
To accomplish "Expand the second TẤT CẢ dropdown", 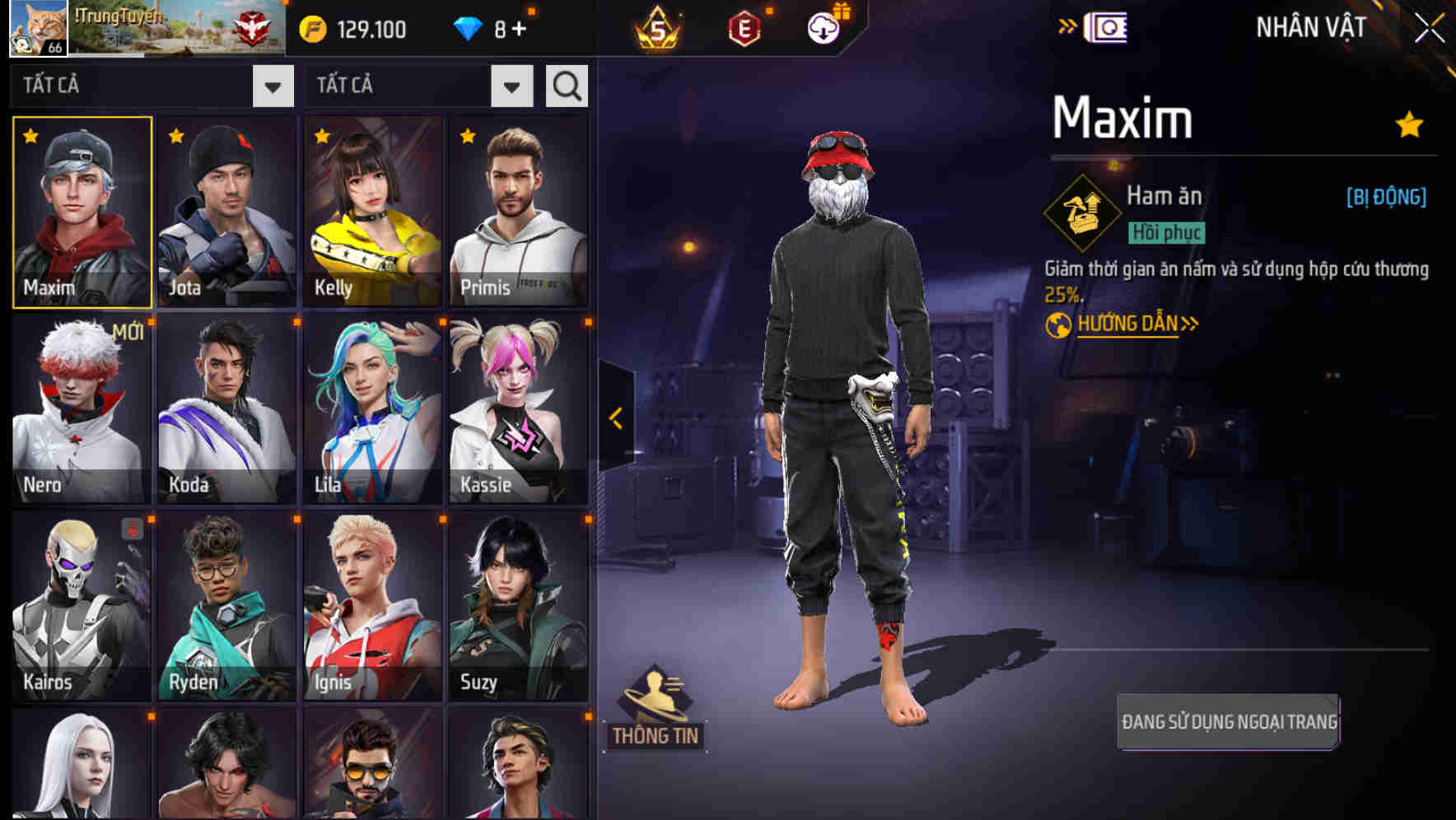I will click(x=511, y=85).
